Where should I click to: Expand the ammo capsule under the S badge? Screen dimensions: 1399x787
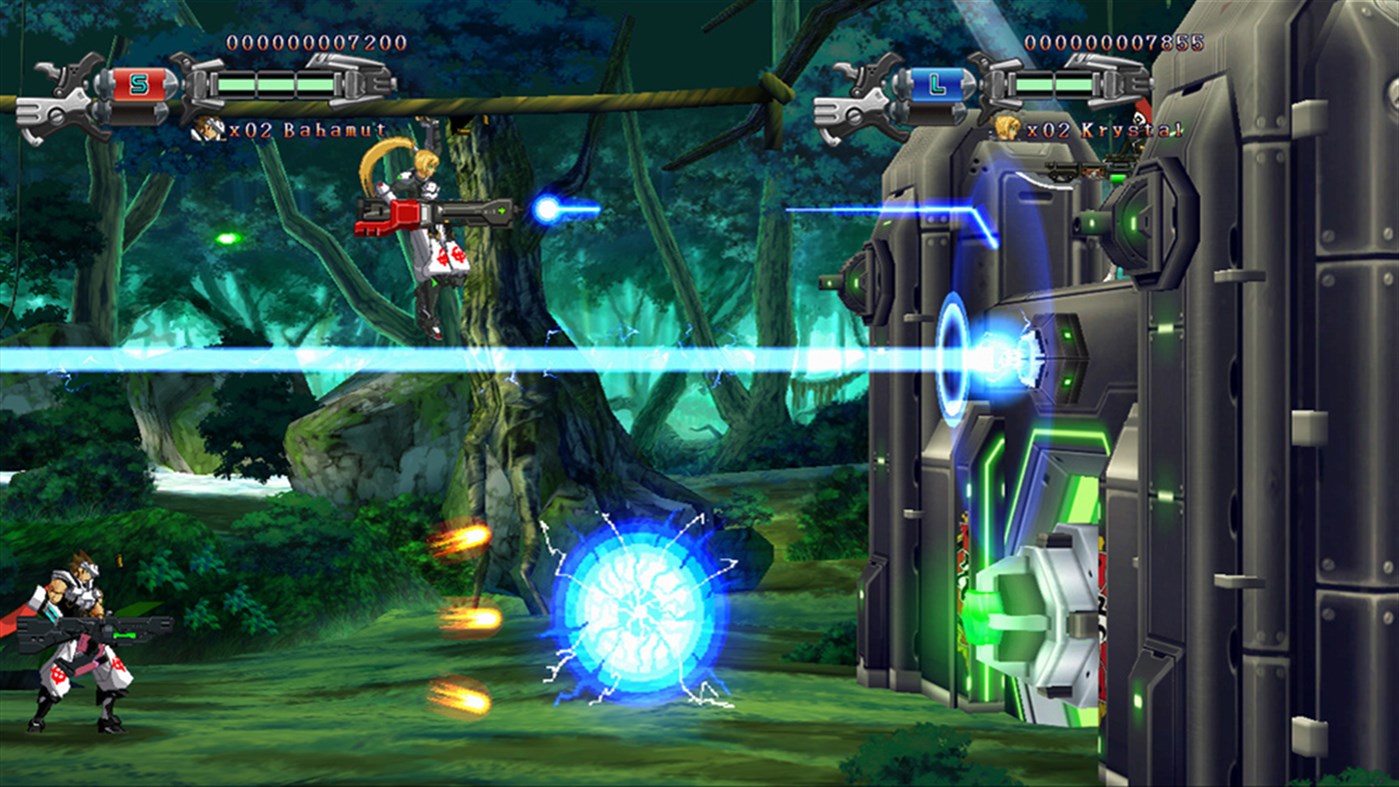(x=137, y=116)
